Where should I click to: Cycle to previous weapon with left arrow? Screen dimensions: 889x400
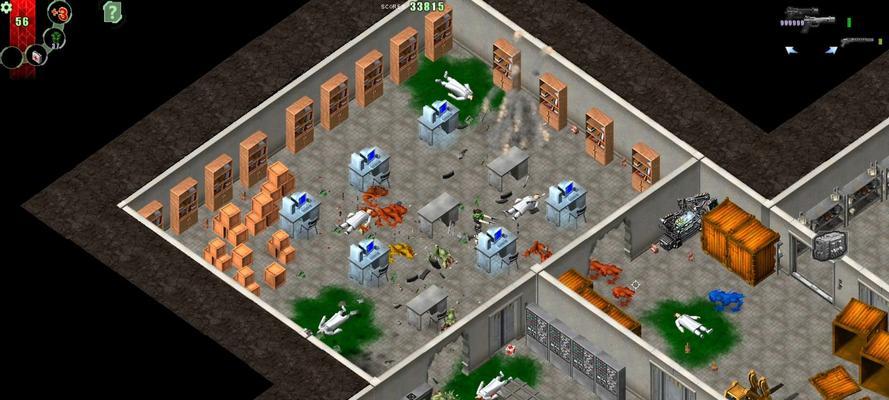click(790, 48)
